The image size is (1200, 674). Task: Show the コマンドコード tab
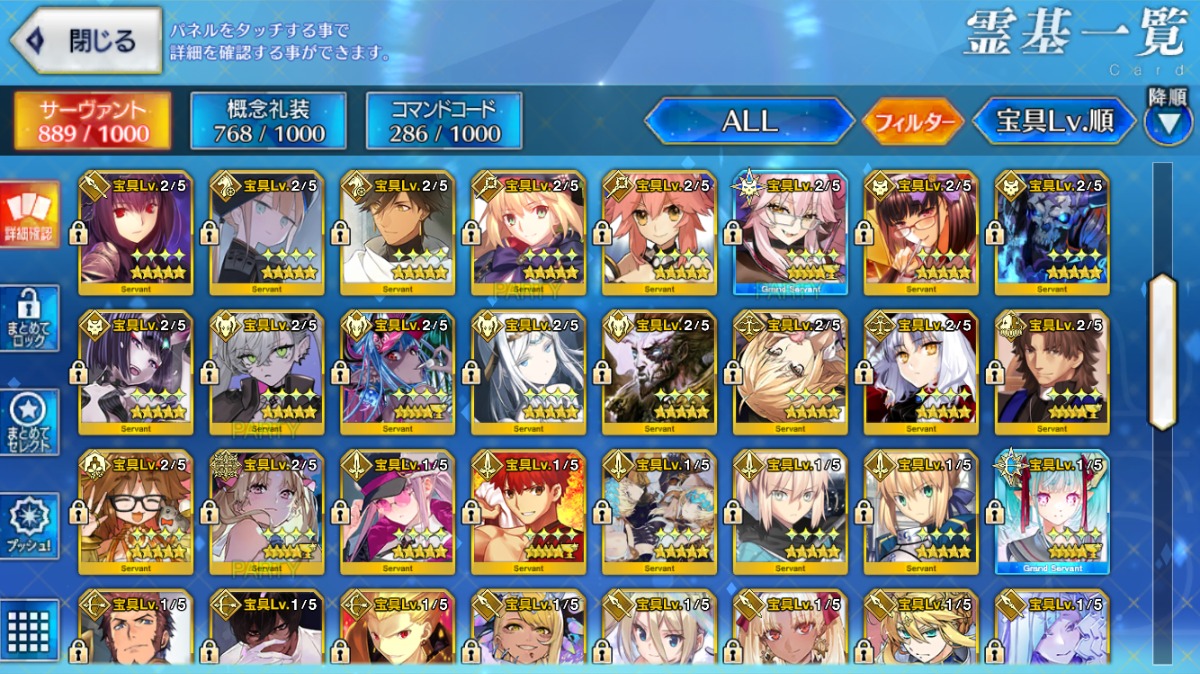coord(444,121)
